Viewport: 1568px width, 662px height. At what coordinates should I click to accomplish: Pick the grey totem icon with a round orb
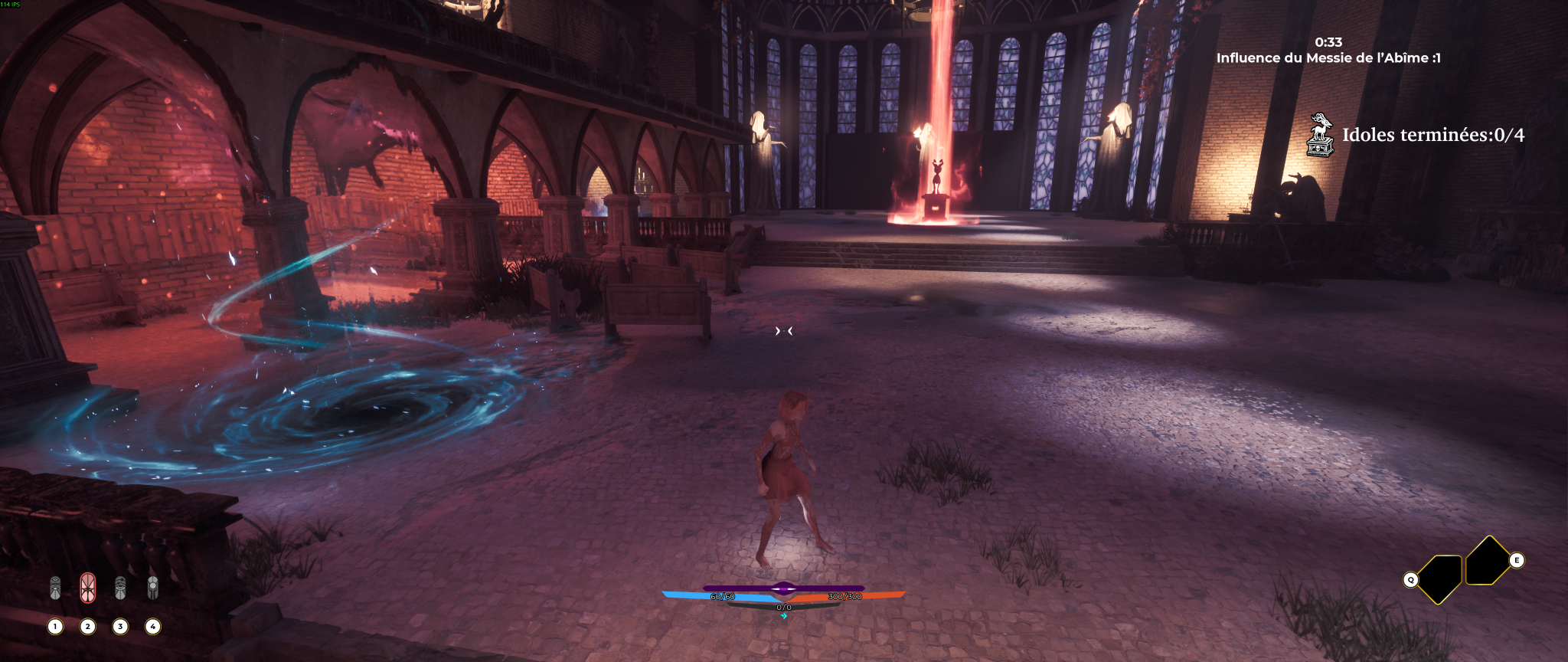click(153, 588)
